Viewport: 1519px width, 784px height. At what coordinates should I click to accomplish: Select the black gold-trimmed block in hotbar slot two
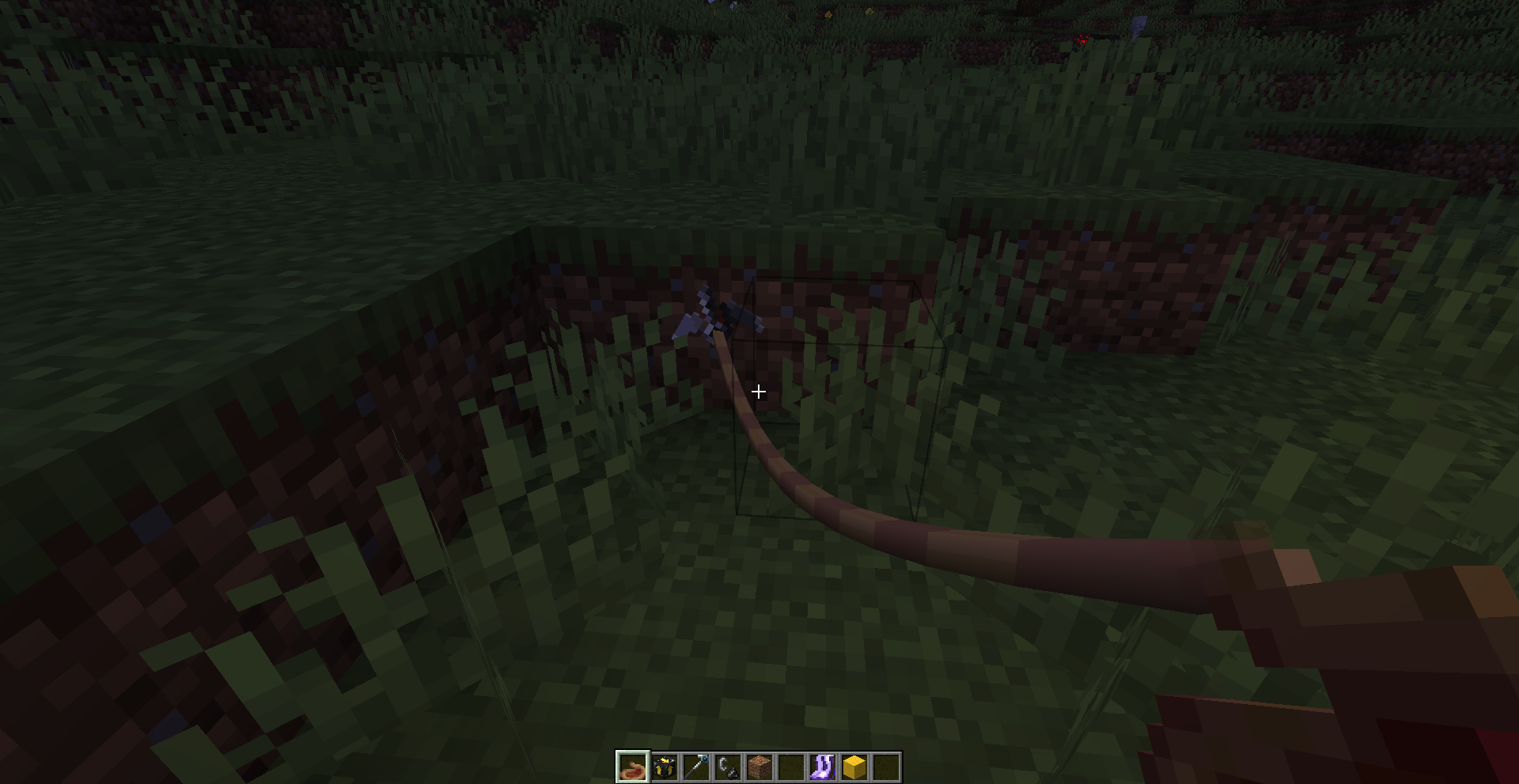pos(665,767)
